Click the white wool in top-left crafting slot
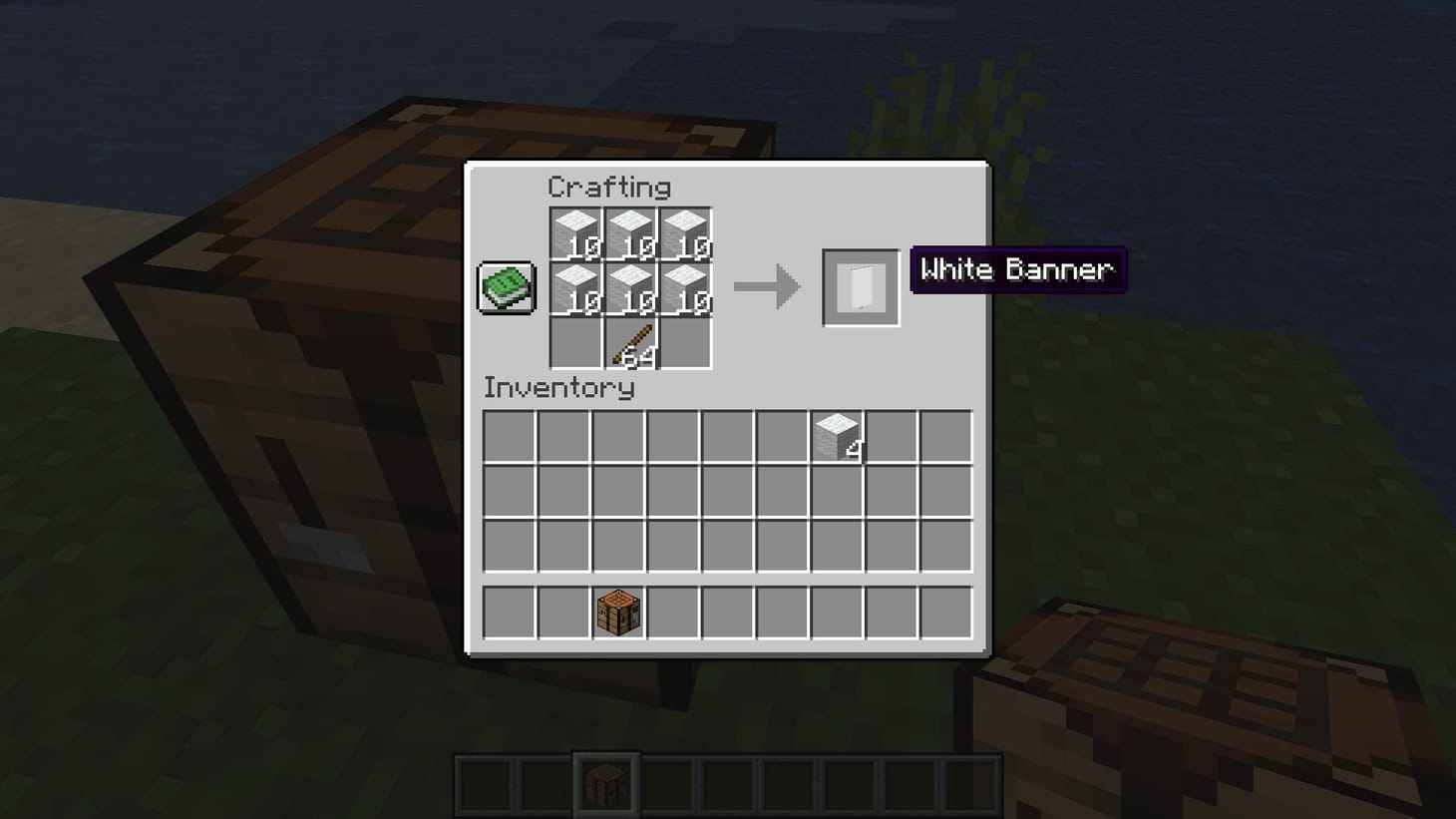1456x819 pixels. [574, 231]
